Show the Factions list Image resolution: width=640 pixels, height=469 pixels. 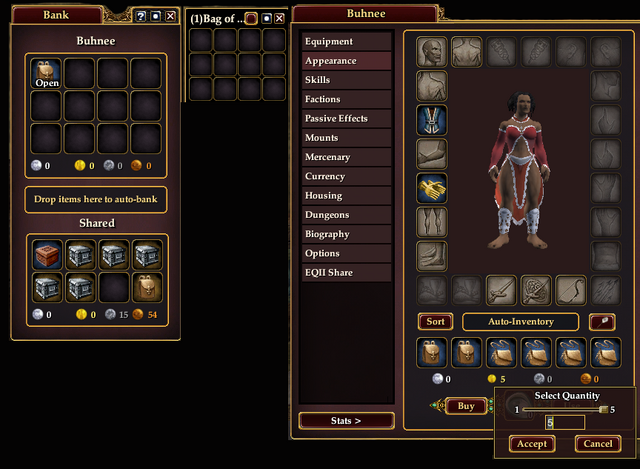pyautogui.click(x=346, y=99)
